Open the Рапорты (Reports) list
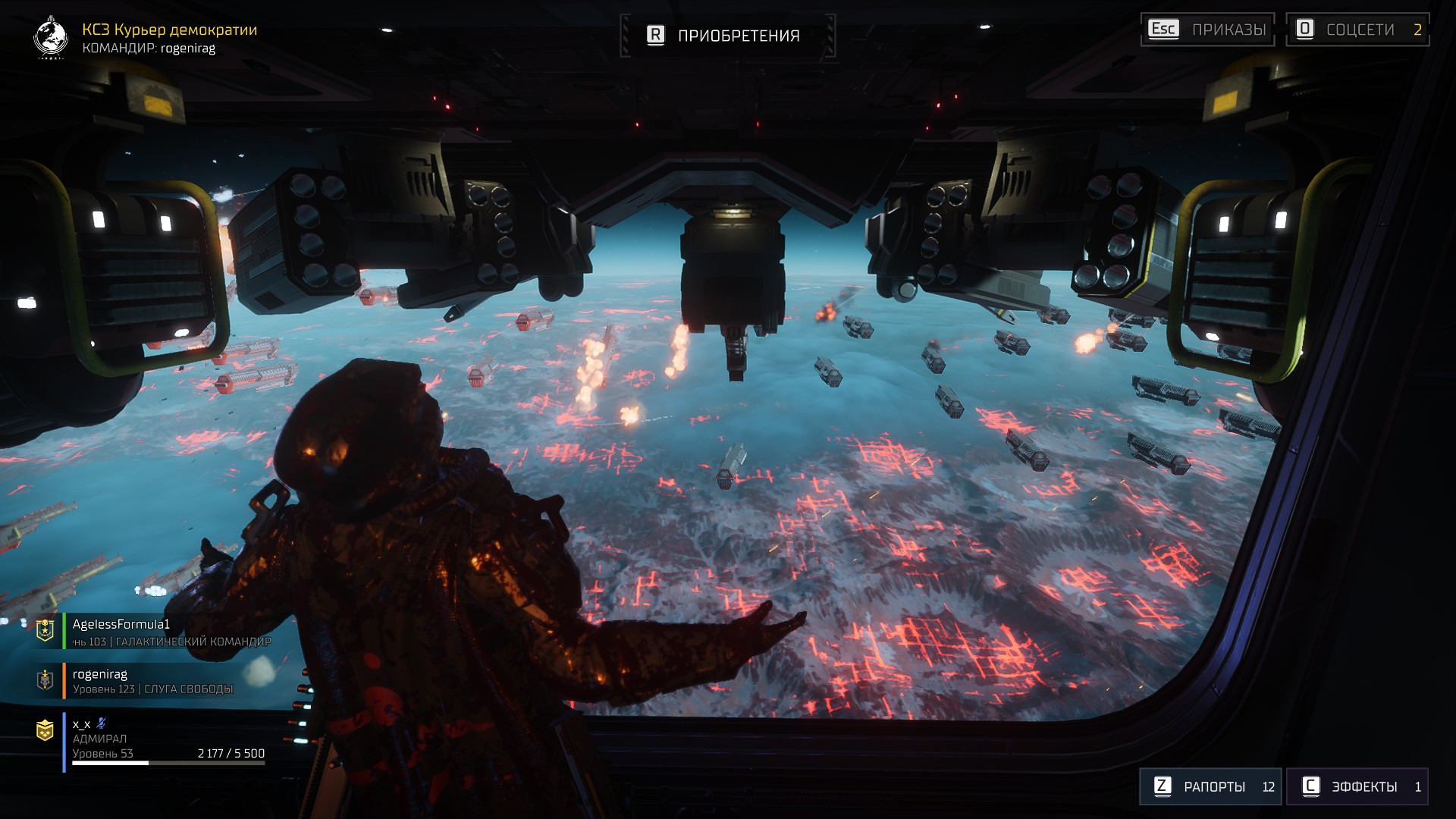Viewport: 1456px width, 819px height. point(1210,786)
